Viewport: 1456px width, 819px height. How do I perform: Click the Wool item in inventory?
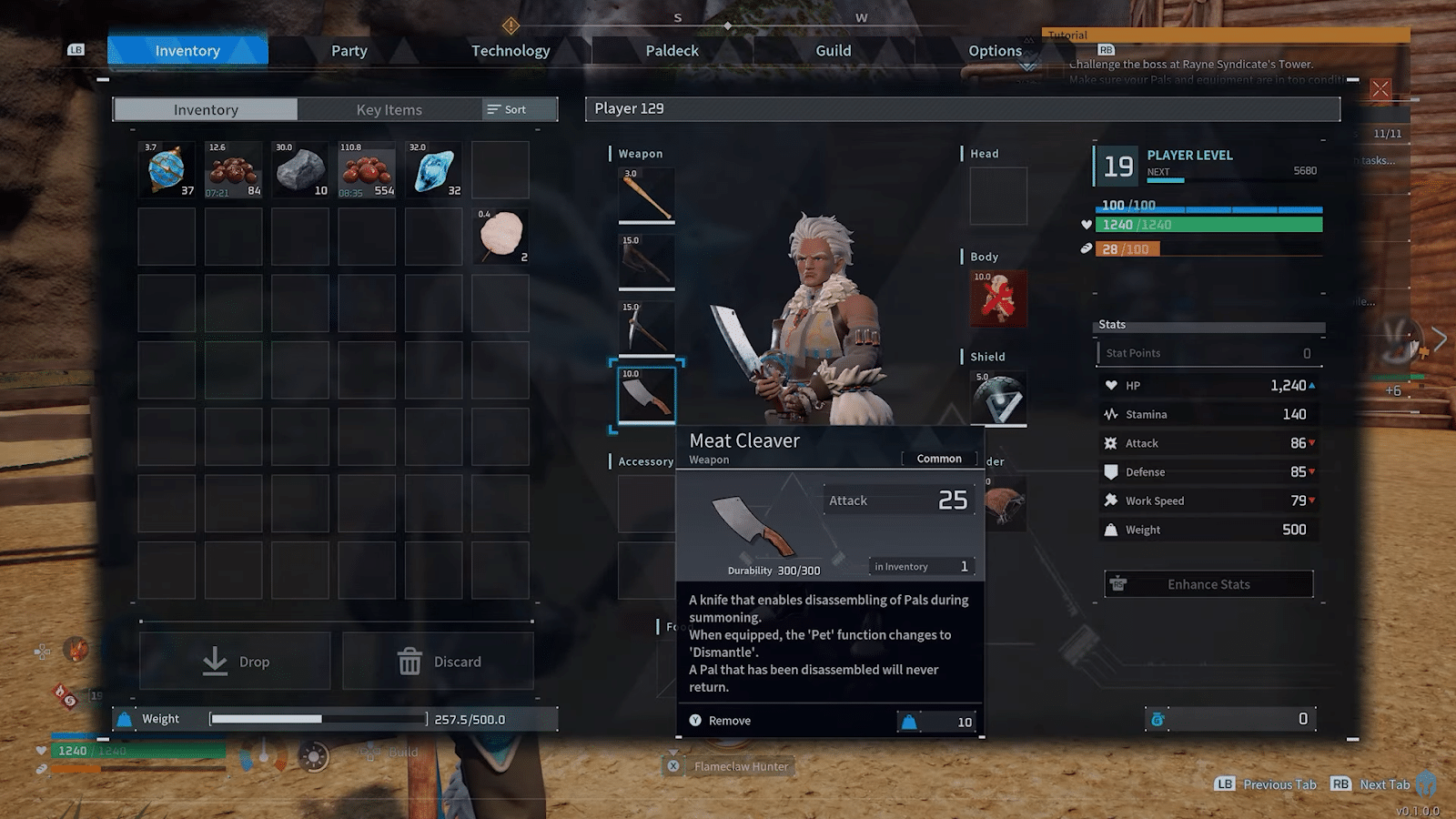pos(501,236)
